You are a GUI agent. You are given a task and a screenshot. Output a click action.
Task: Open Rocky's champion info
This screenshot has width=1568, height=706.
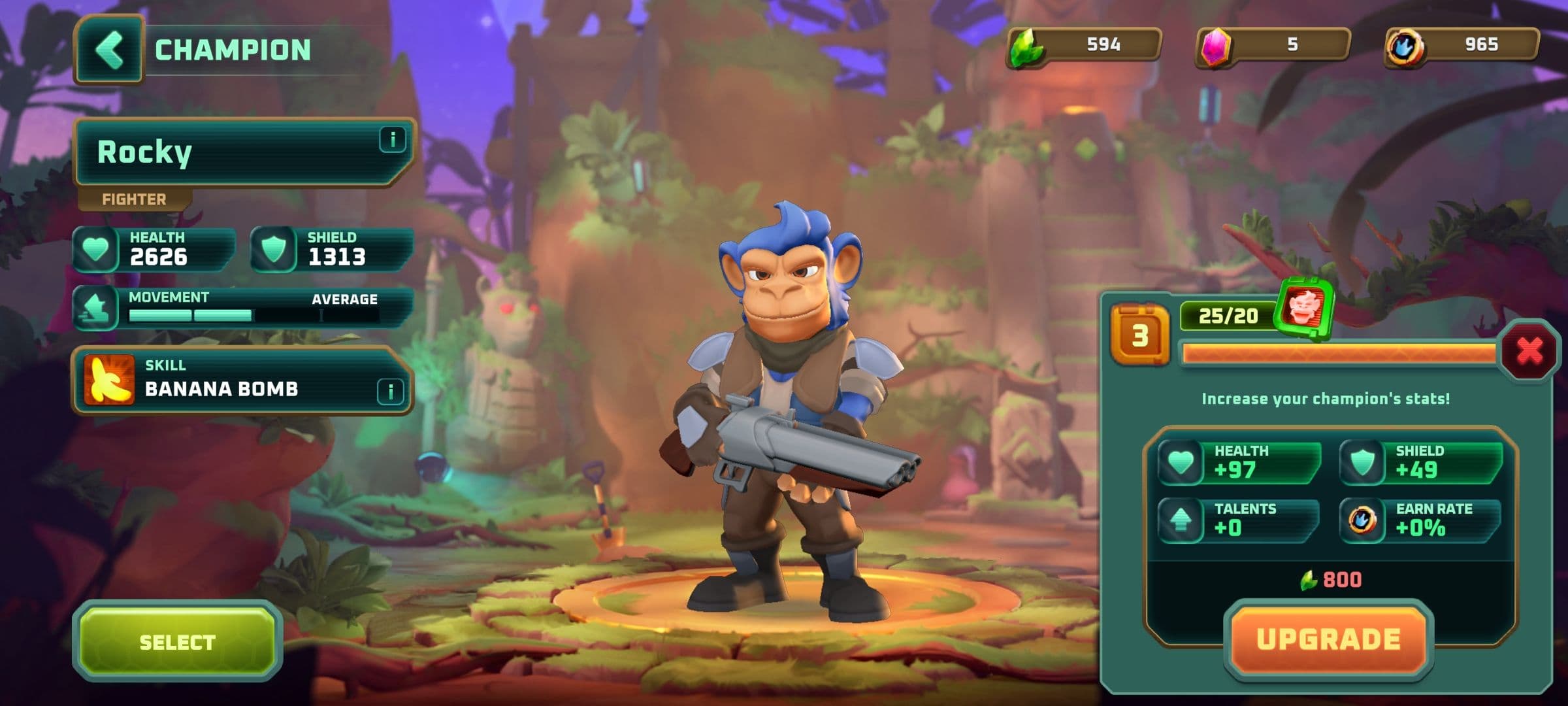click(392, 140)
